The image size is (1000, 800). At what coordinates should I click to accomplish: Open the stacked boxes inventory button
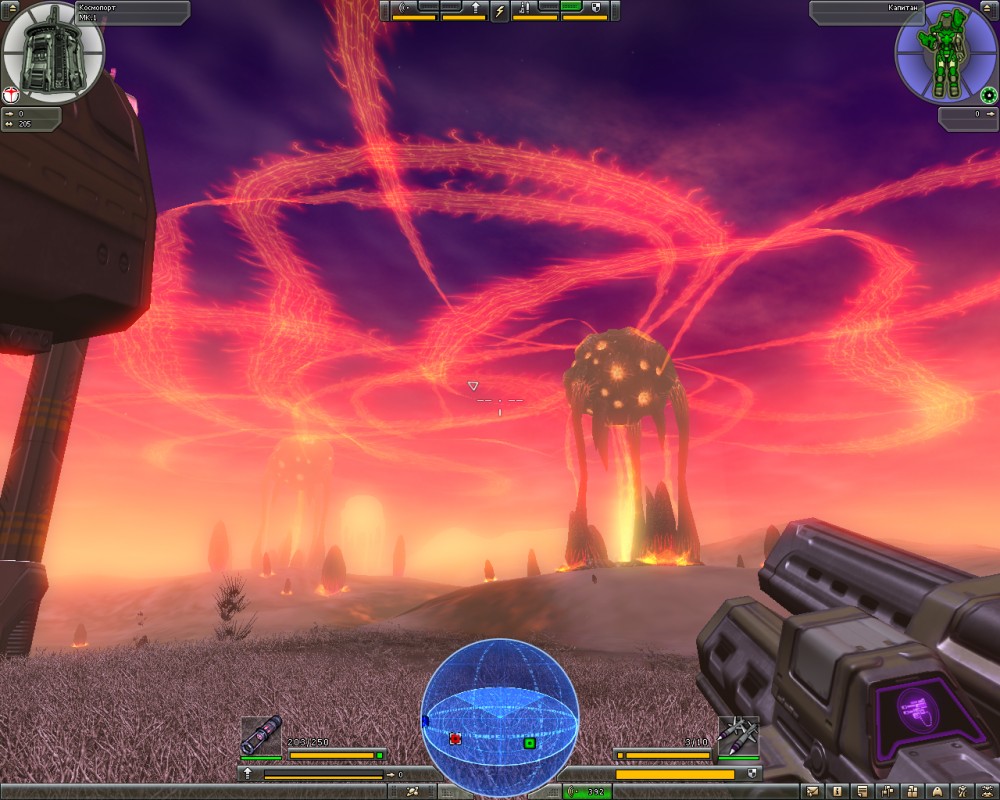(x=911, y=792)
